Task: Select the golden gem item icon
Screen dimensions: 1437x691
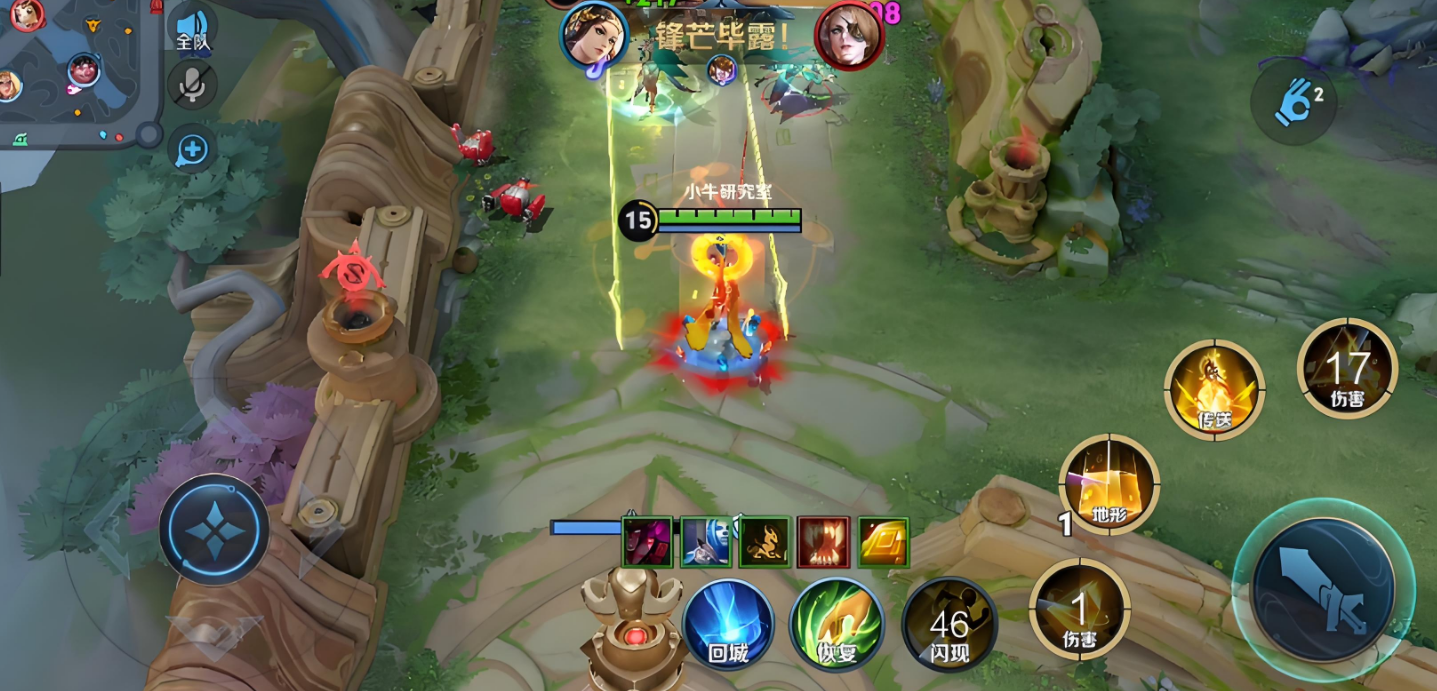Action: 883,542
